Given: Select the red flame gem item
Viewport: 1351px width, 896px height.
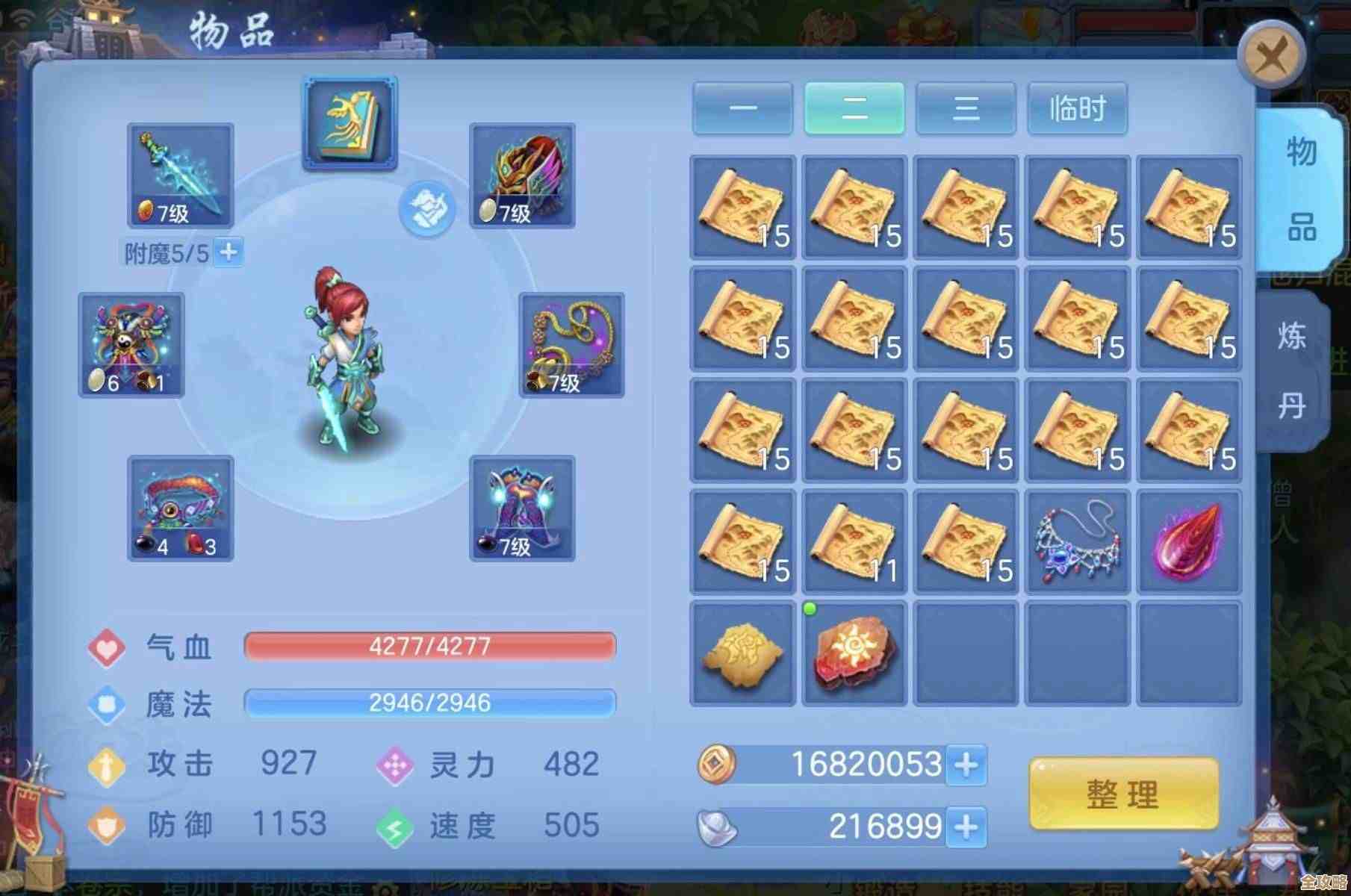Looking at the screenshot, I should pyautogui.click(x=1189, y=542).
